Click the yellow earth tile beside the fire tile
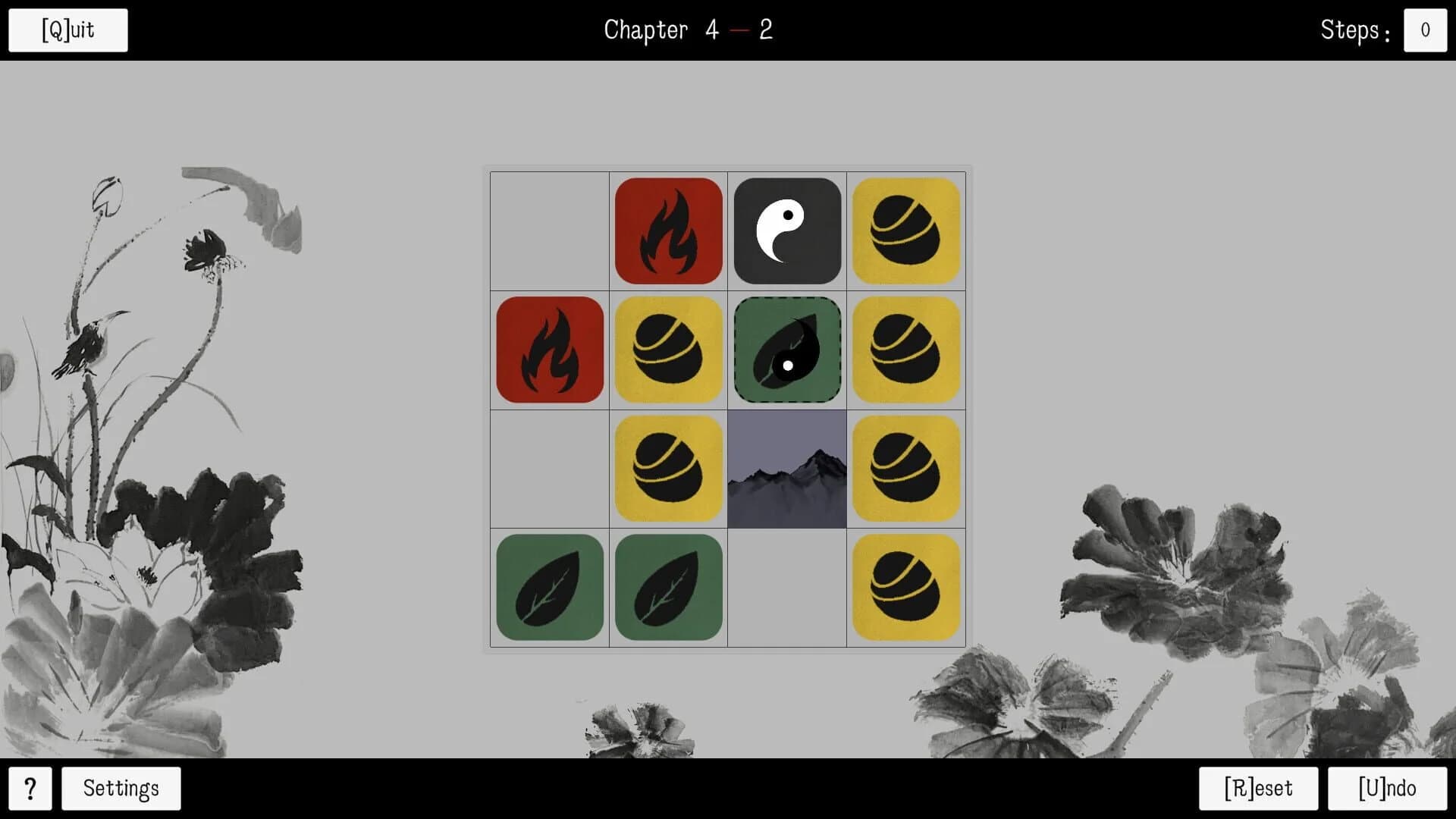1456x819 pixels. 668,350
